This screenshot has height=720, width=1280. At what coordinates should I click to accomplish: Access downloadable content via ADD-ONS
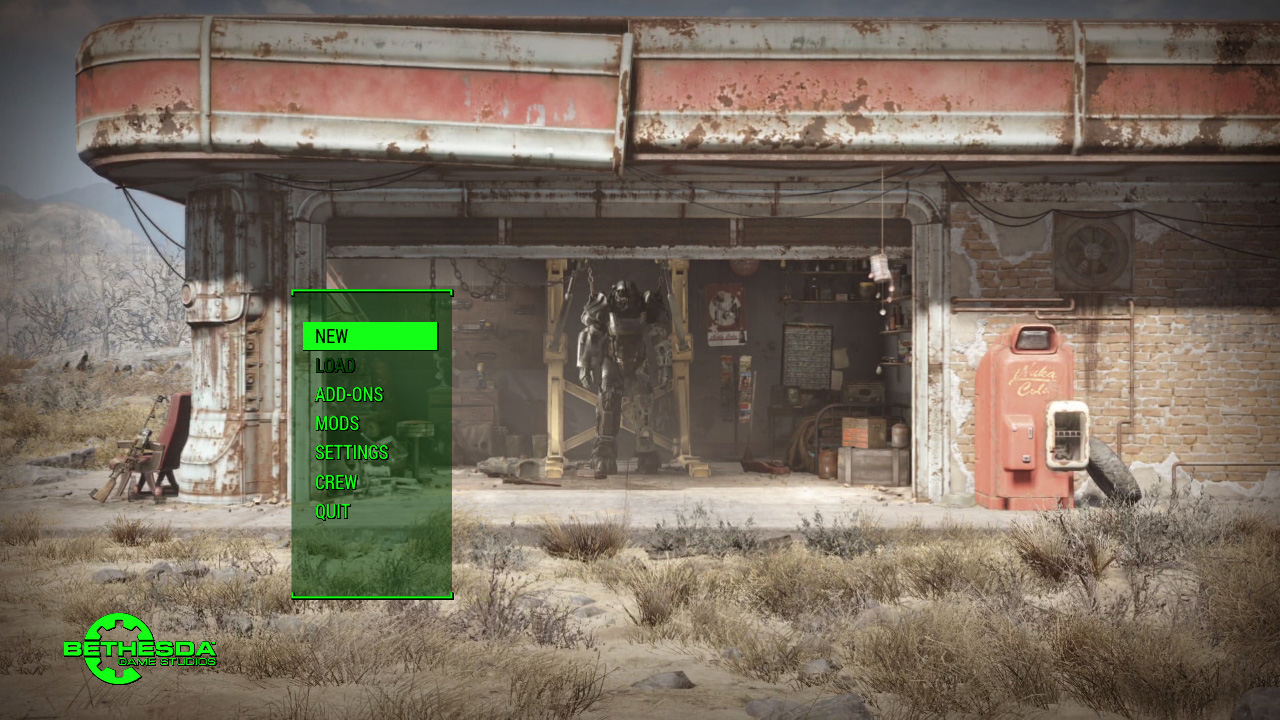348,394
